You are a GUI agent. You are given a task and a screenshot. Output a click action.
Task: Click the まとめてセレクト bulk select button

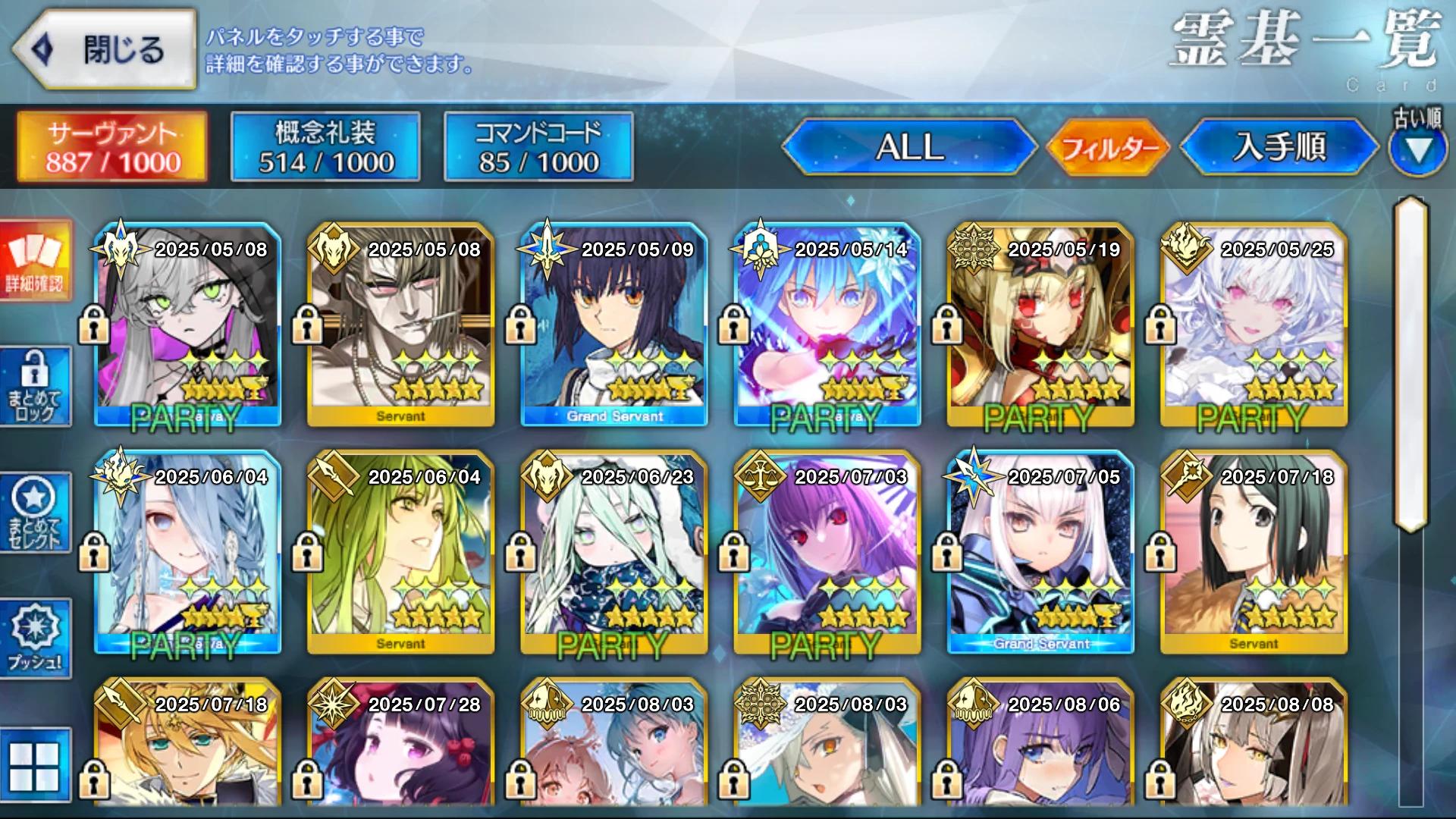click(36, 513)
